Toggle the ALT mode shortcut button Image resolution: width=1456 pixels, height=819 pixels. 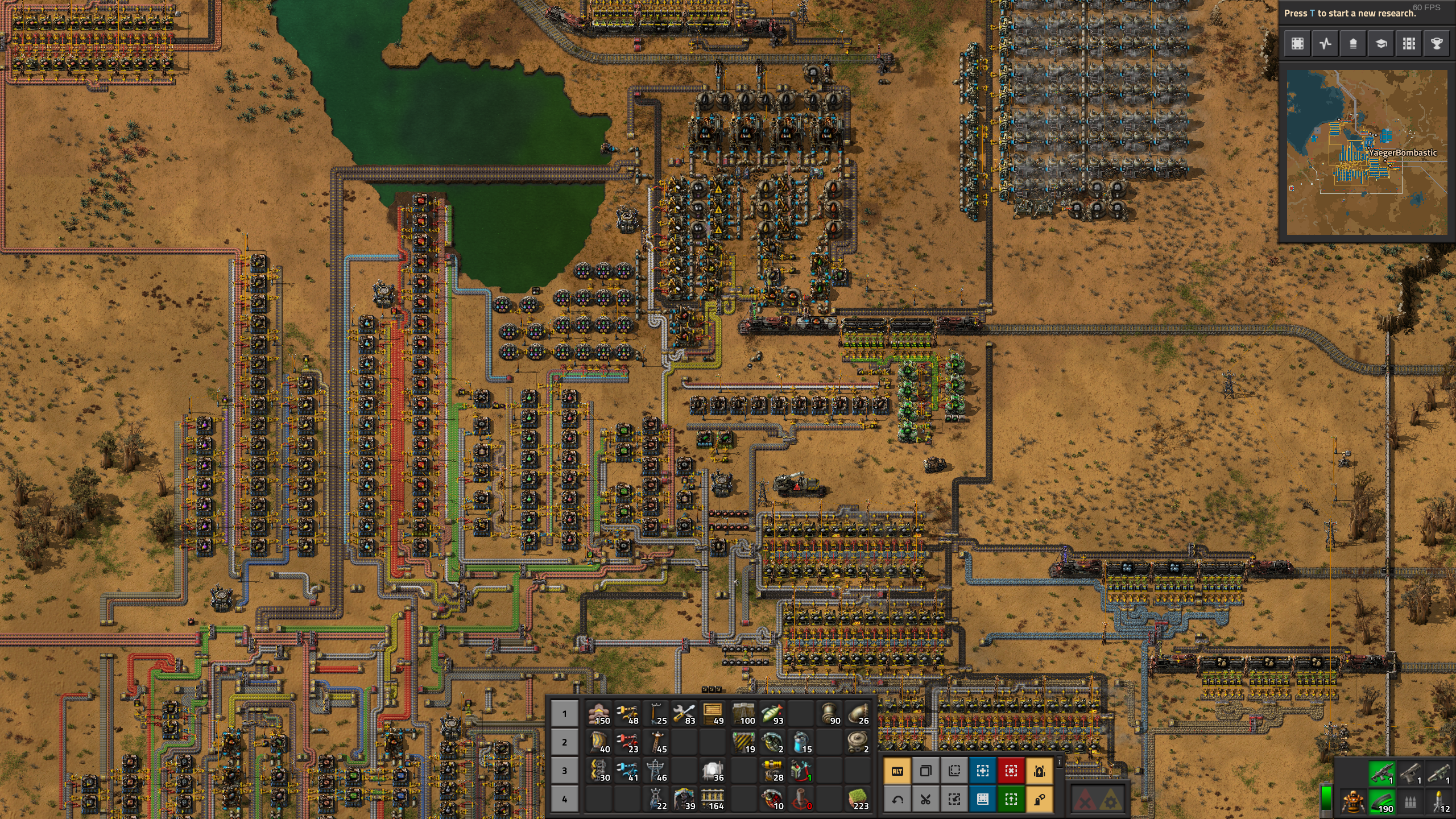coord(897,771)
